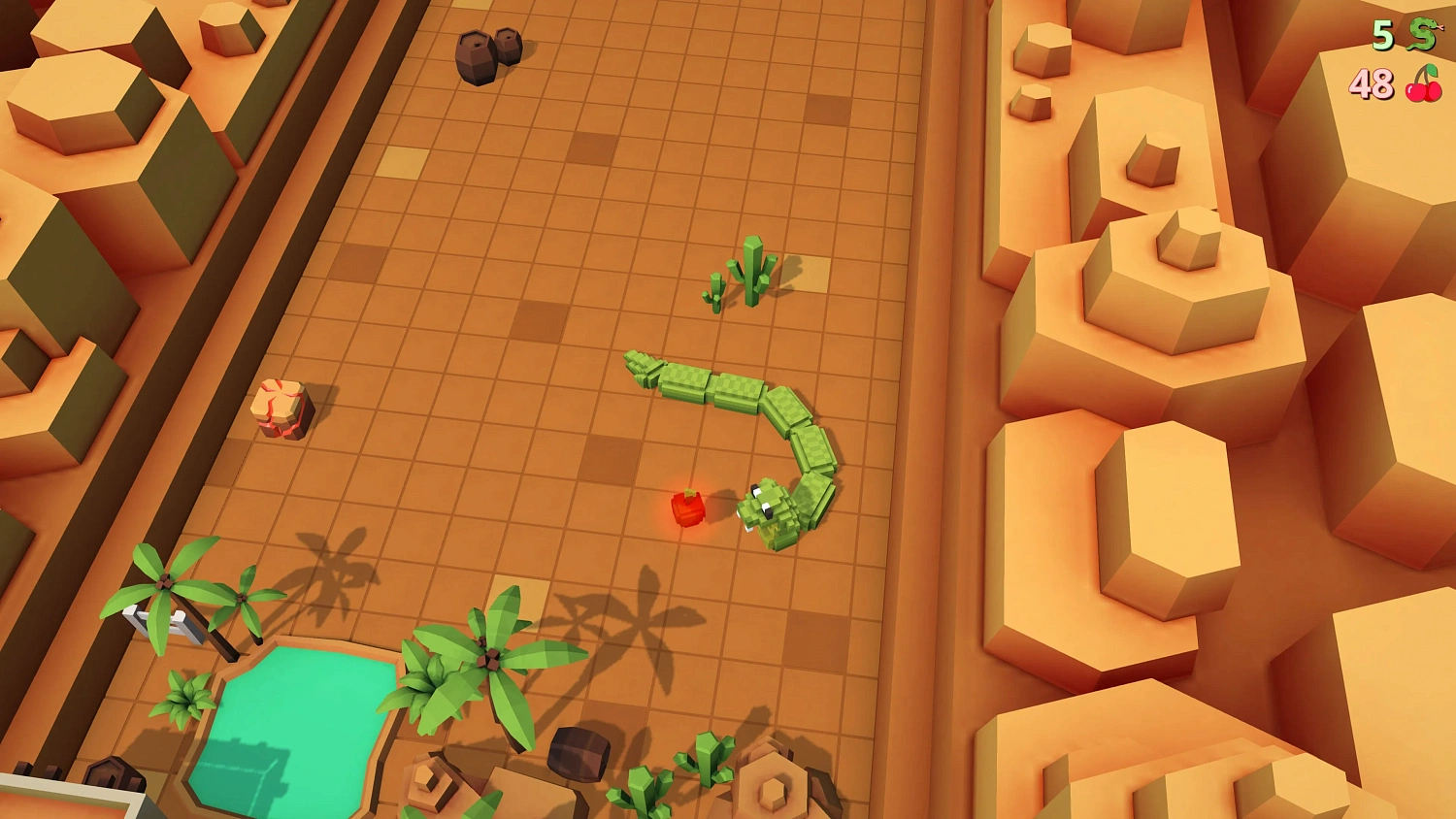Click the cherry score counter showing 48

coord(1371,82)
